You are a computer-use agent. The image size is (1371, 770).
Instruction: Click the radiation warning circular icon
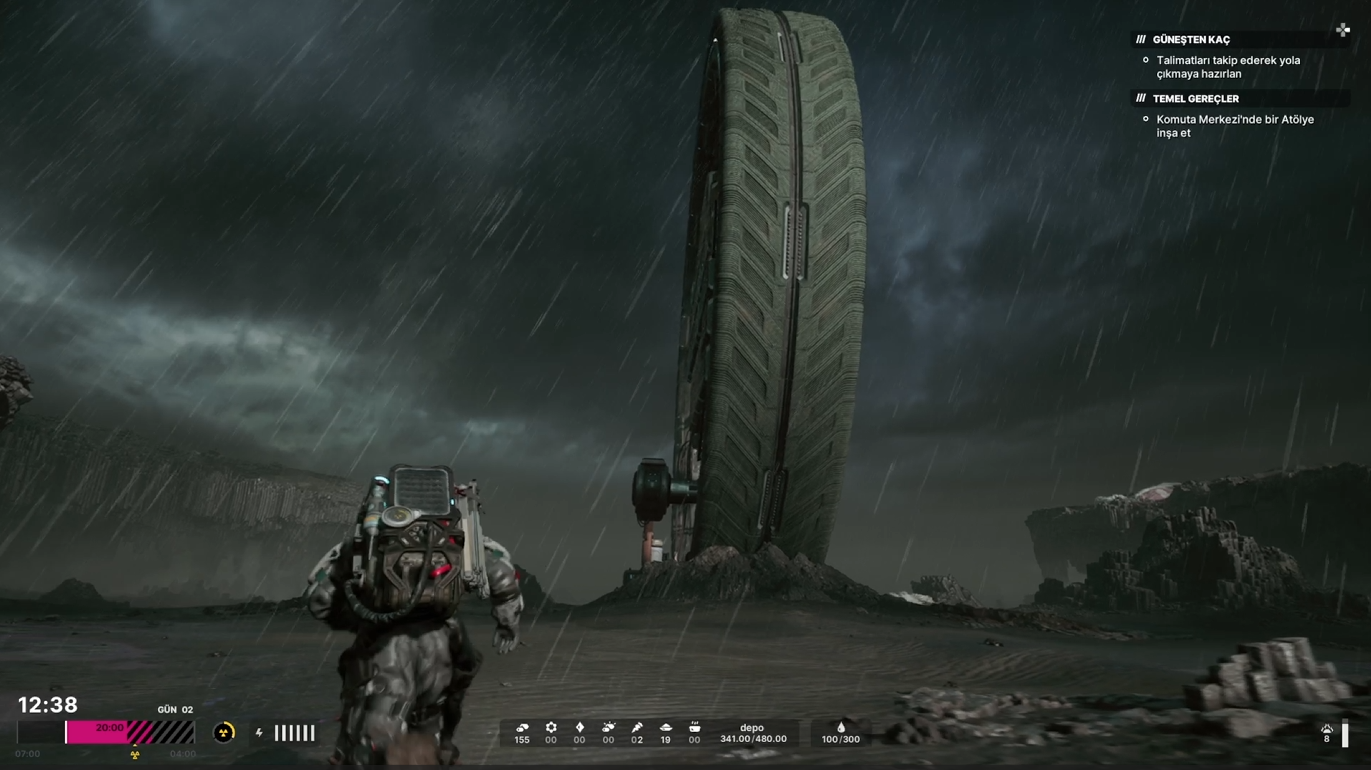pyautogui.click(x=224, y=733)
